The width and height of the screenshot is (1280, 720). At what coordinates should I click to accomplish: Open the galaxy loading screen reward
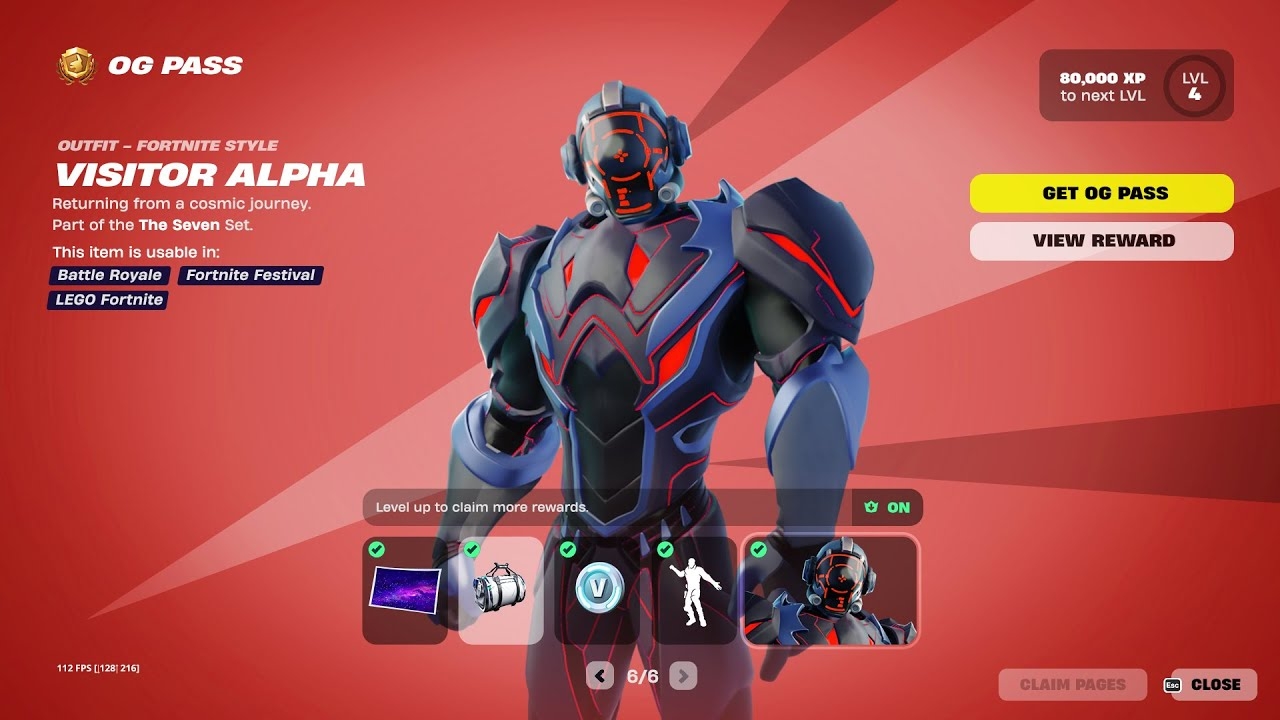pyautogui.click(x=404, y=590)
